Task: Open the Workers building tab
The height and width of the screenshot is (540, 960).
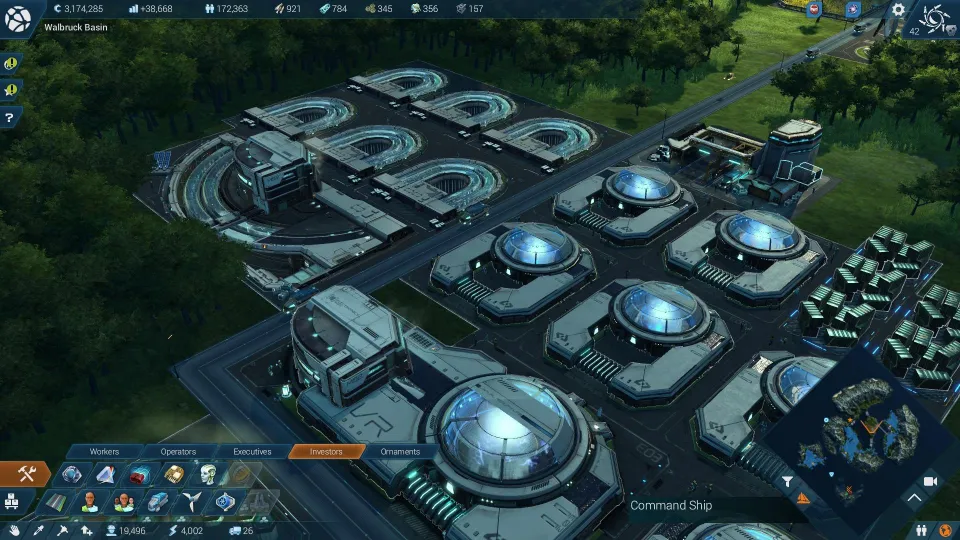Action: [104, 452]
